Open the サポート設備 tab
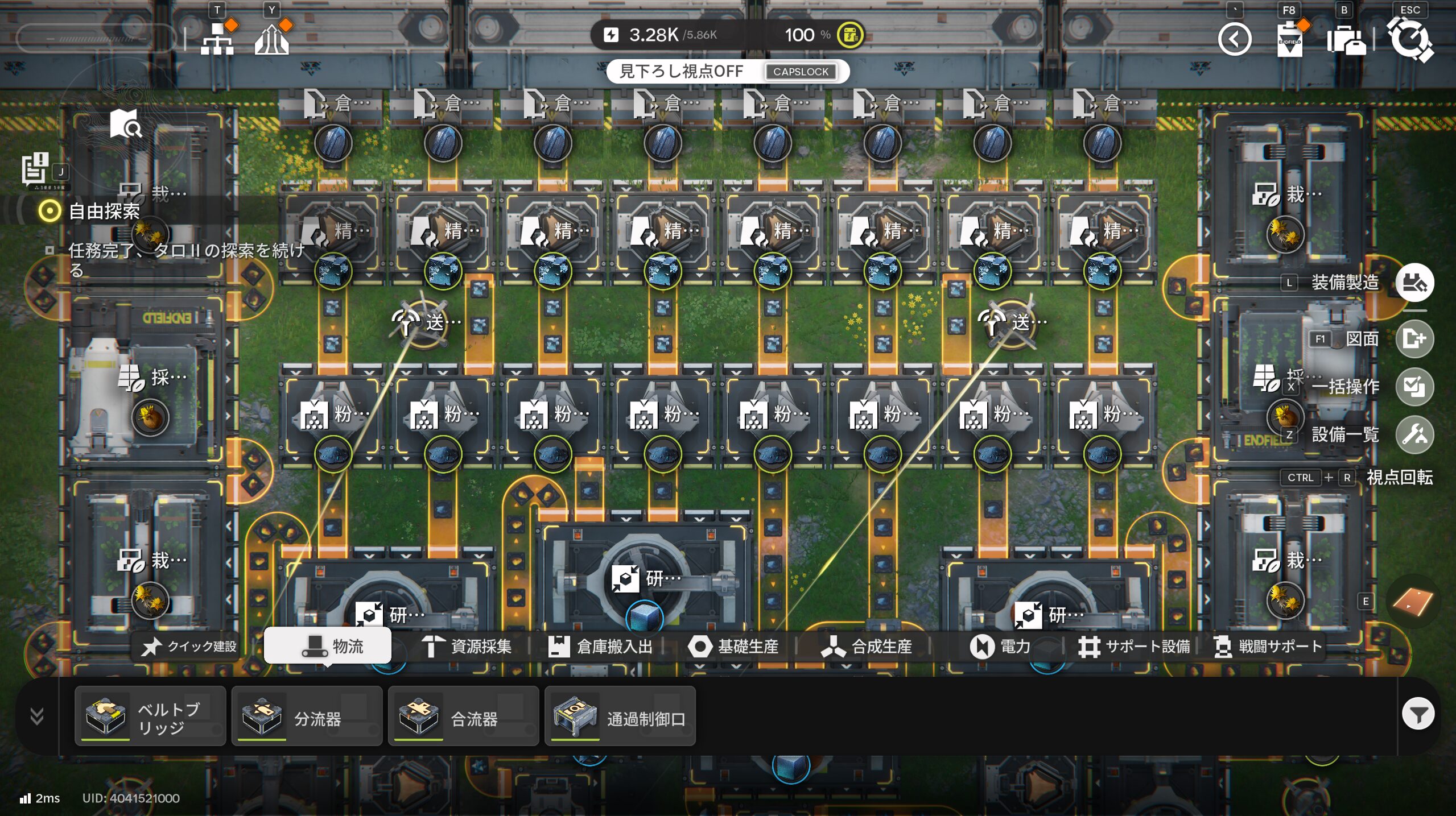Screen dimensions: 1456x816 point(1134,647)
